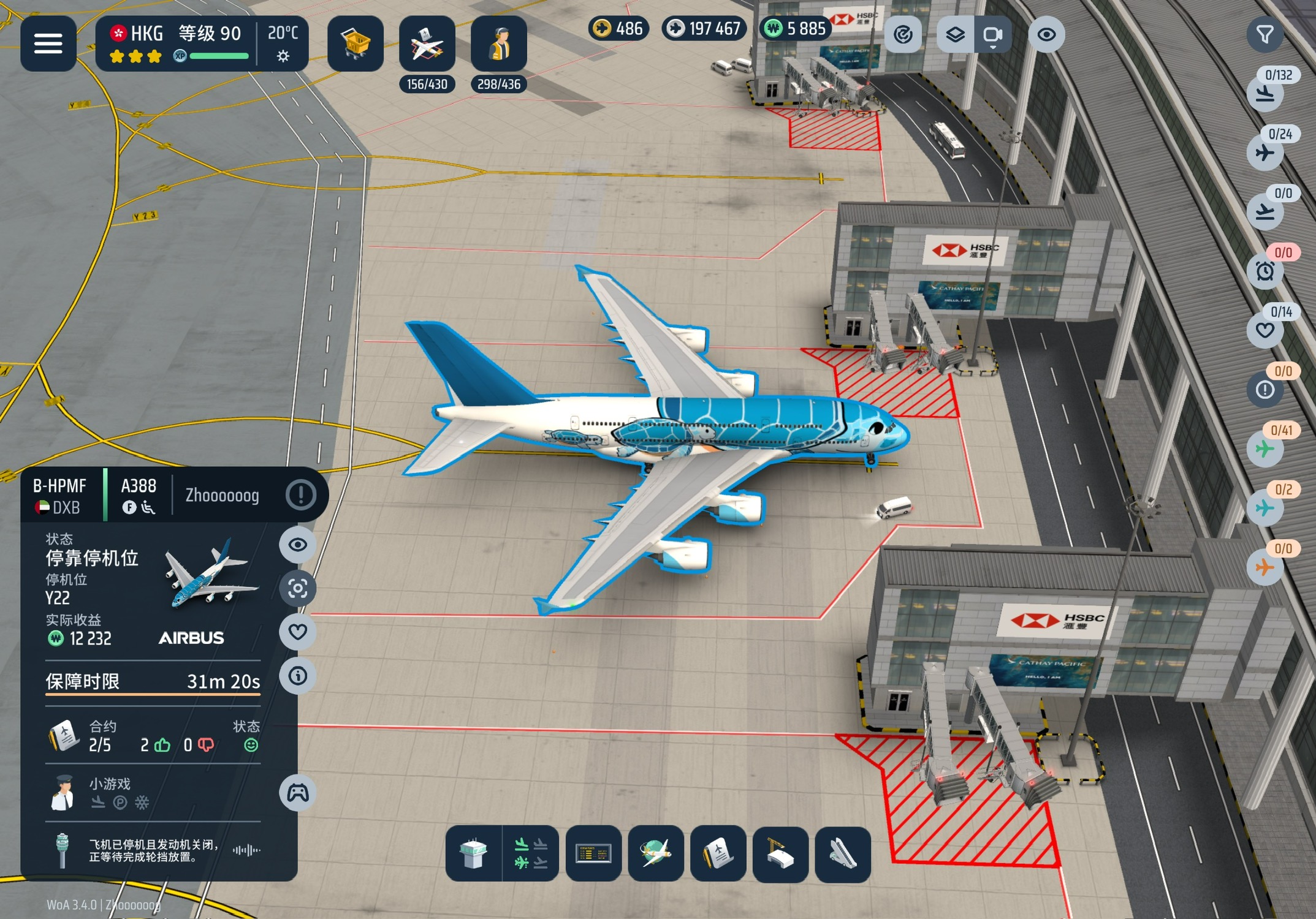
Task: Show the landing queue with 0/132
Action: [1265, 94]
